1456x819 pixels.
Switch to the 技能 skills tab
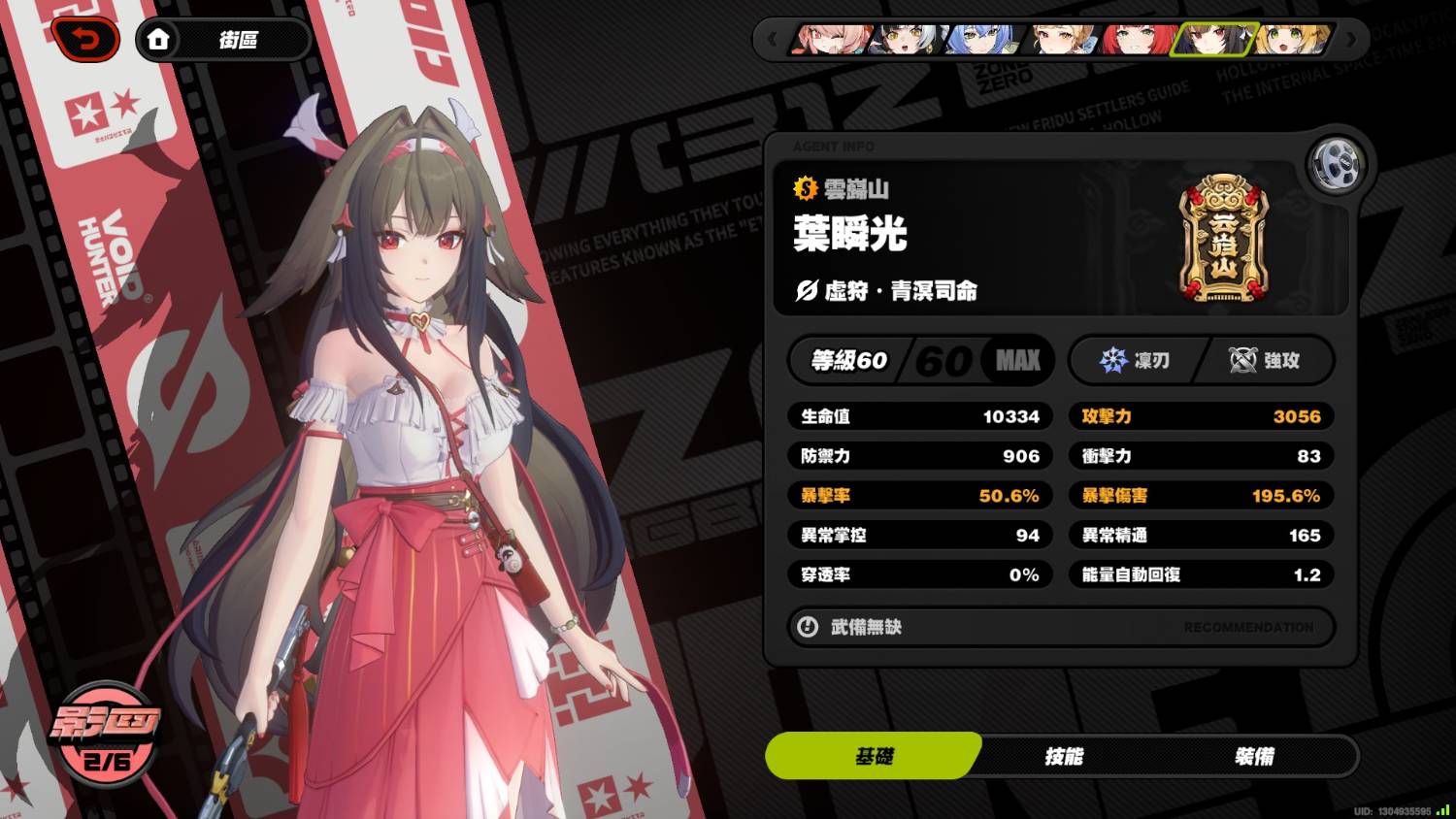coord(1064,756)
